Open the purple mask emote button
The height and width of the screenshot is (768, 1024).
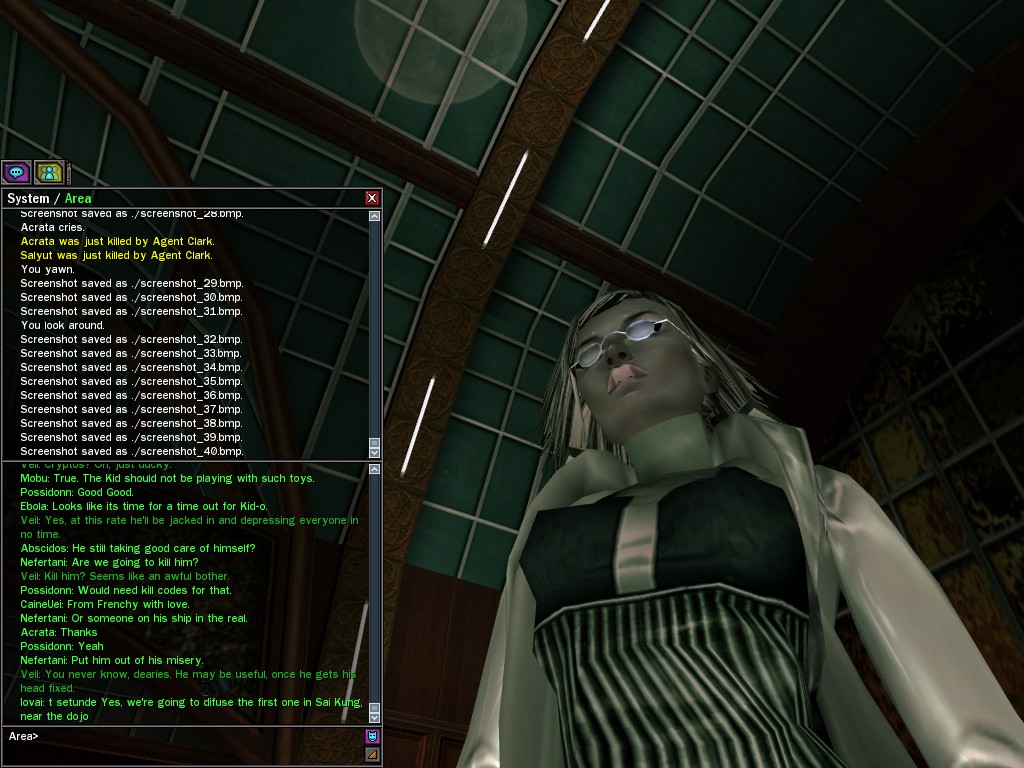[x=373, y=737]
